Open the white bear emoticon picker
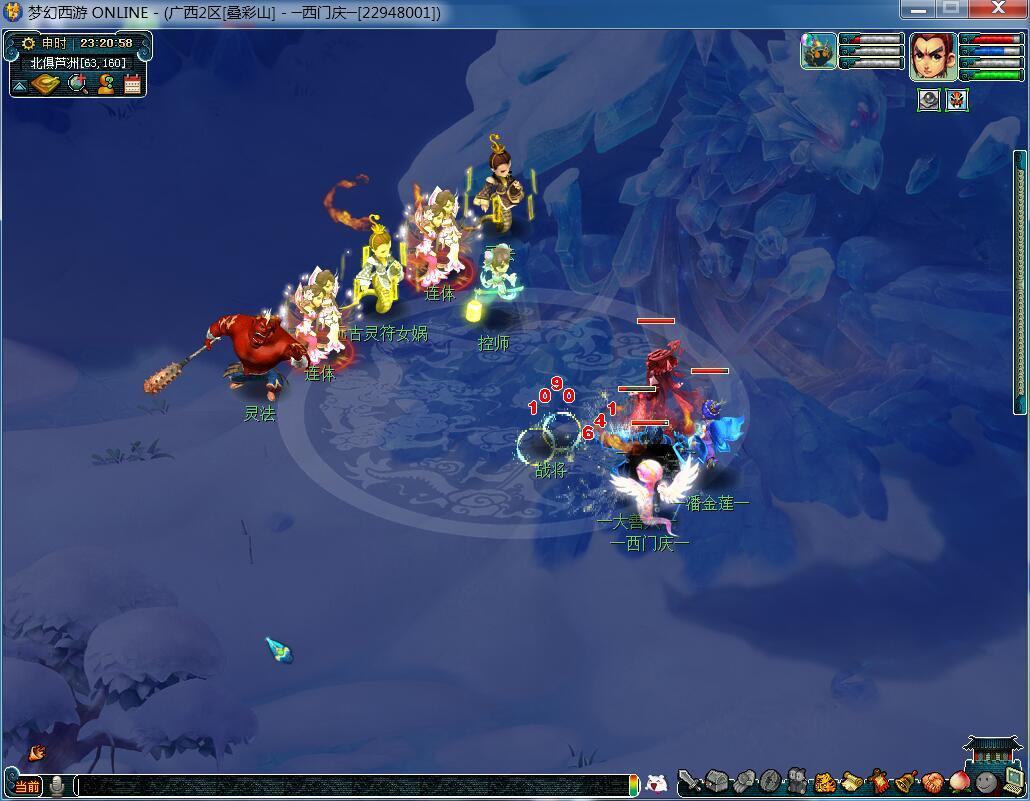This screenshot has height=801, width=1030. pos(657,785)
